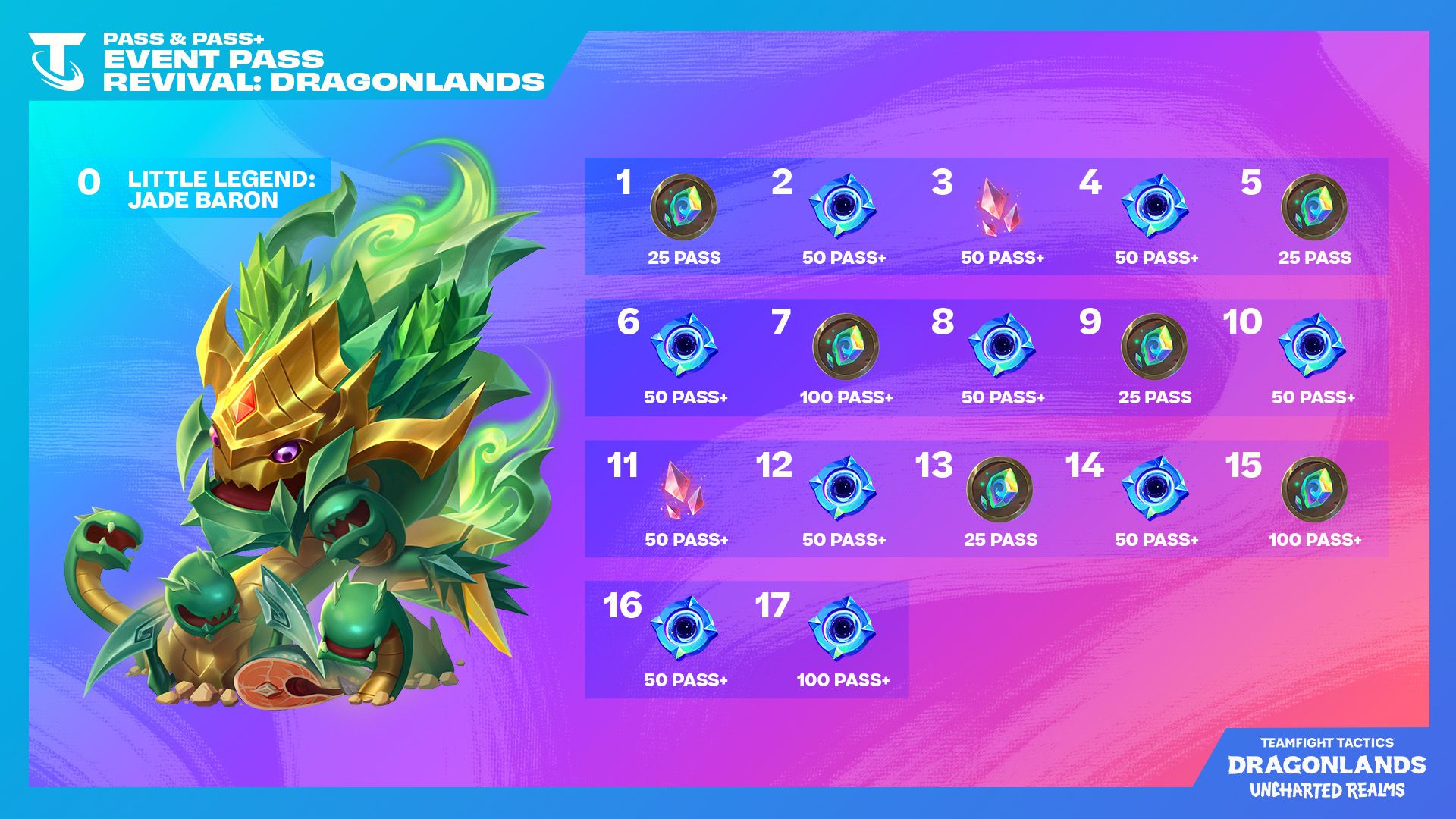Pick the tier 9 token reward
Viewport: 1456px width, 819px height.
pyautogui.click(x=1153, y=347)
